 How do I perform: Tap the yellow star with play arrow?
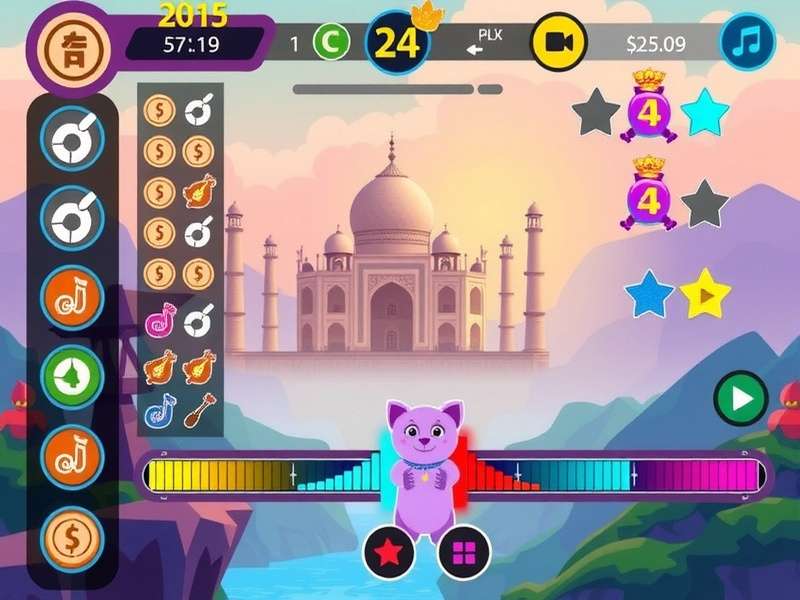[705, 294]
